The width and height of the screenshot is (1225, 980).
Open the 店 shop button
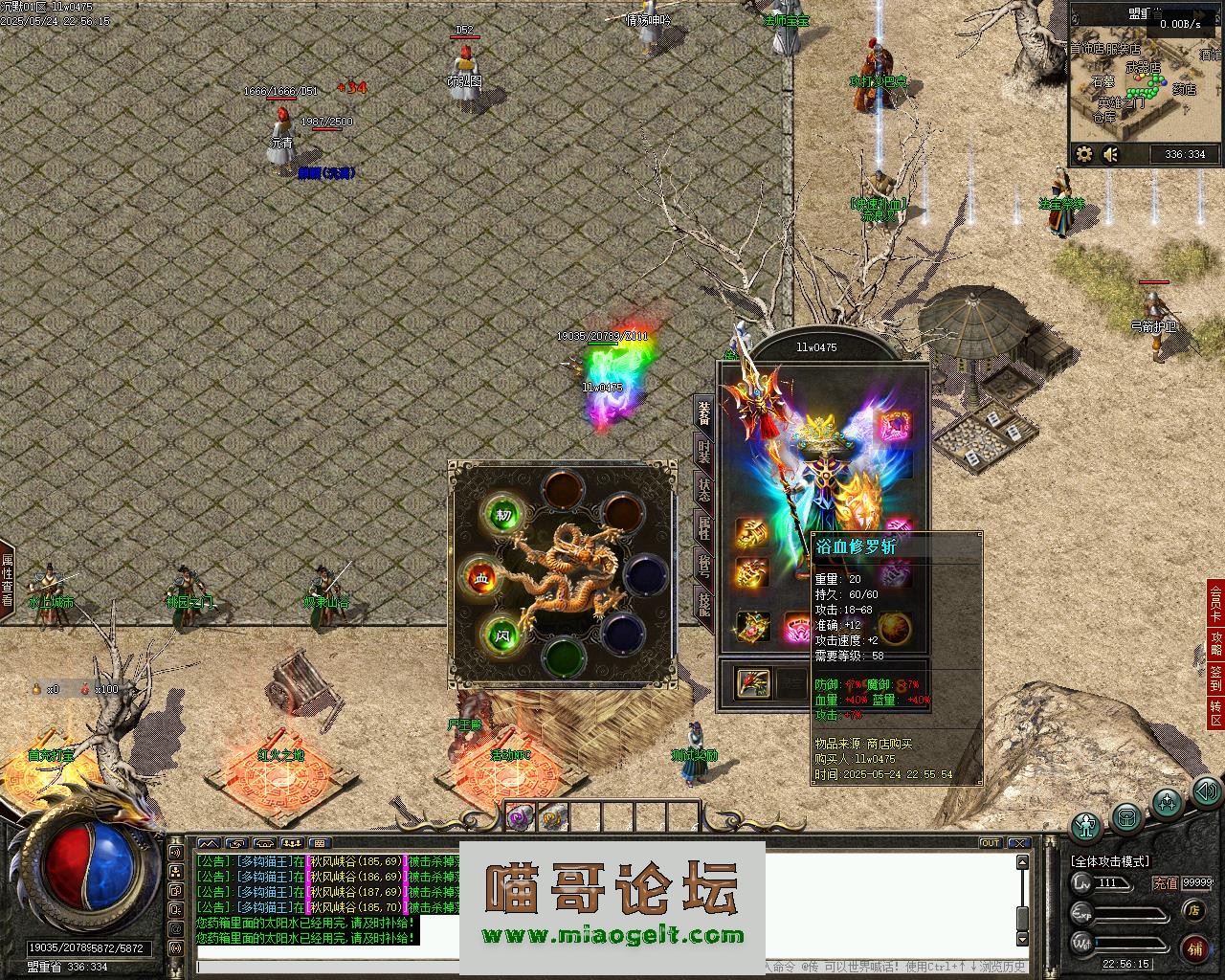coord(1193,910)
